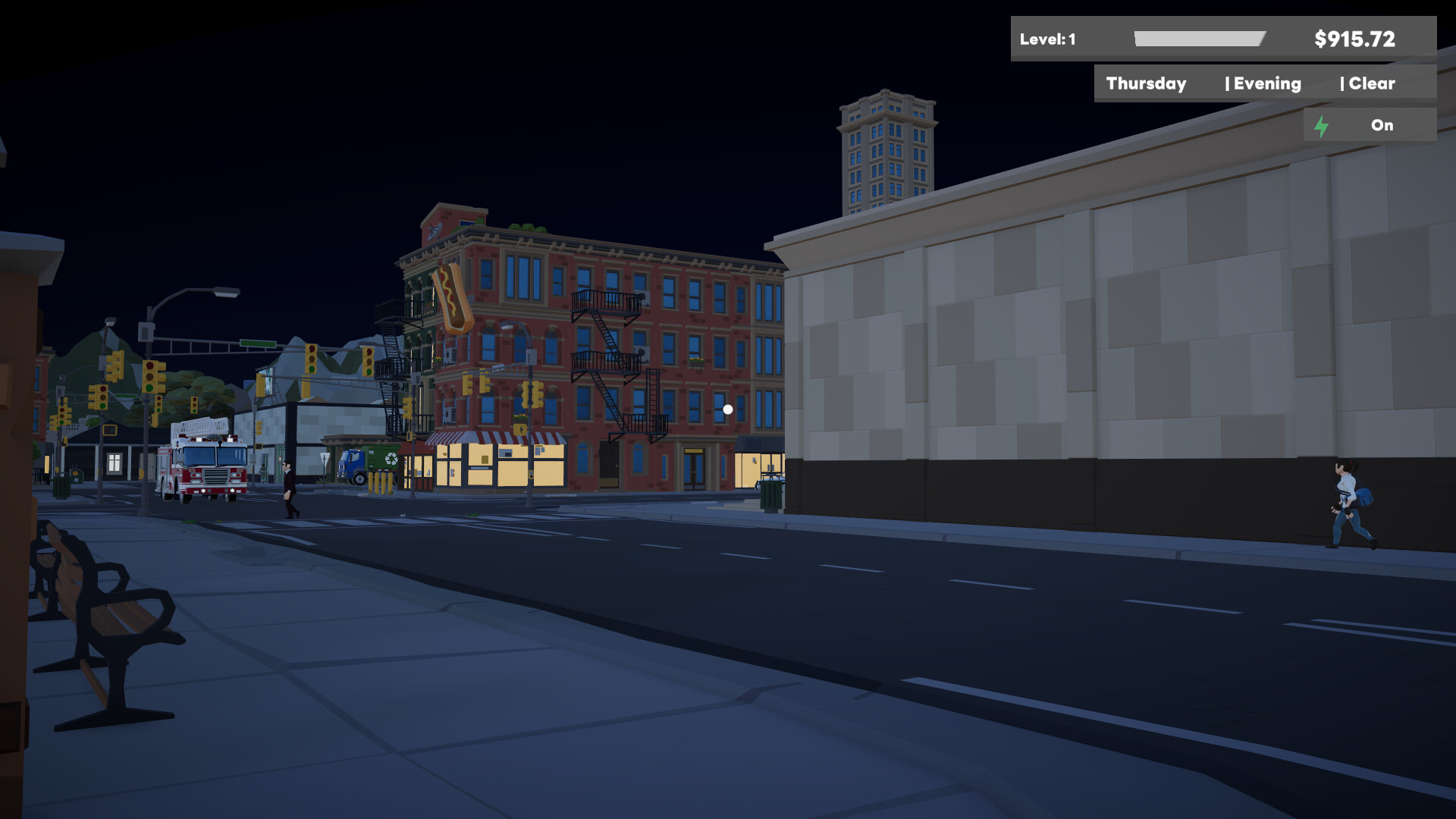Toggle the power switch labeled On

[1382, 125]
